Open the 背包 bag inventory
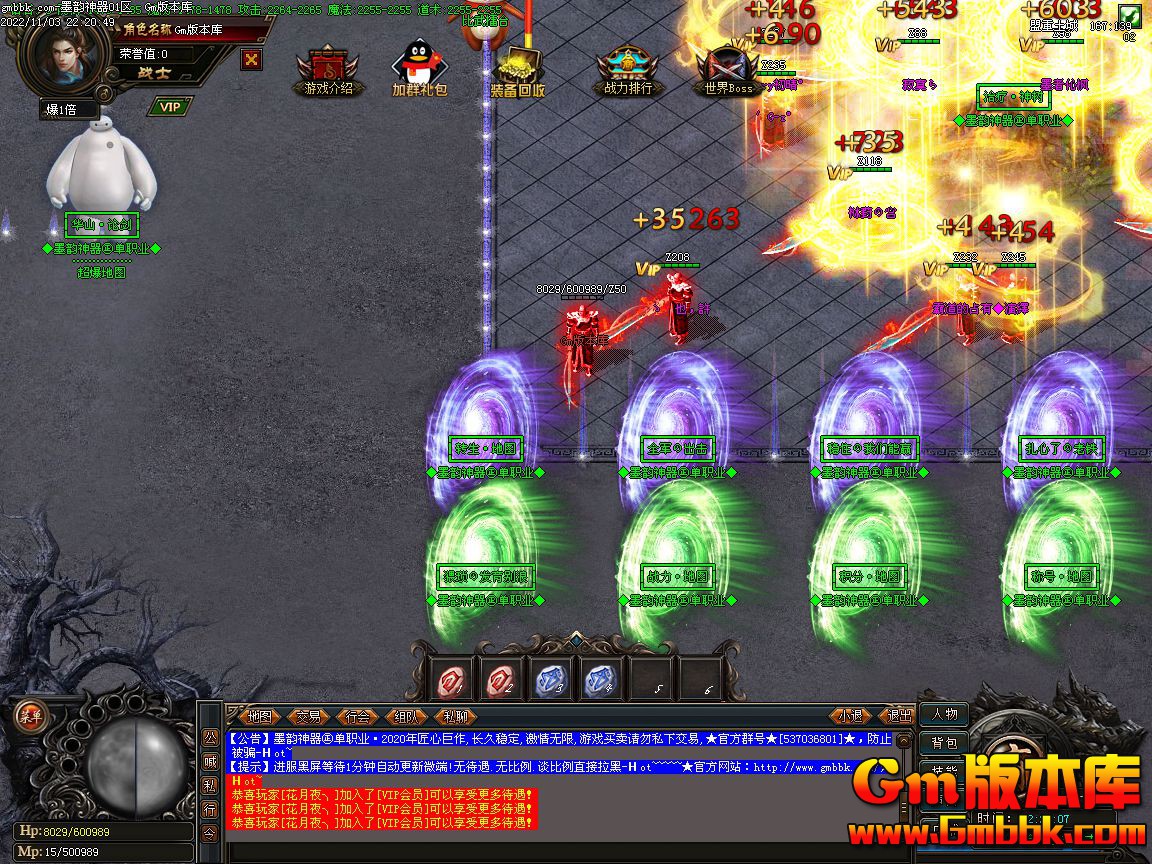 point(943,742)
